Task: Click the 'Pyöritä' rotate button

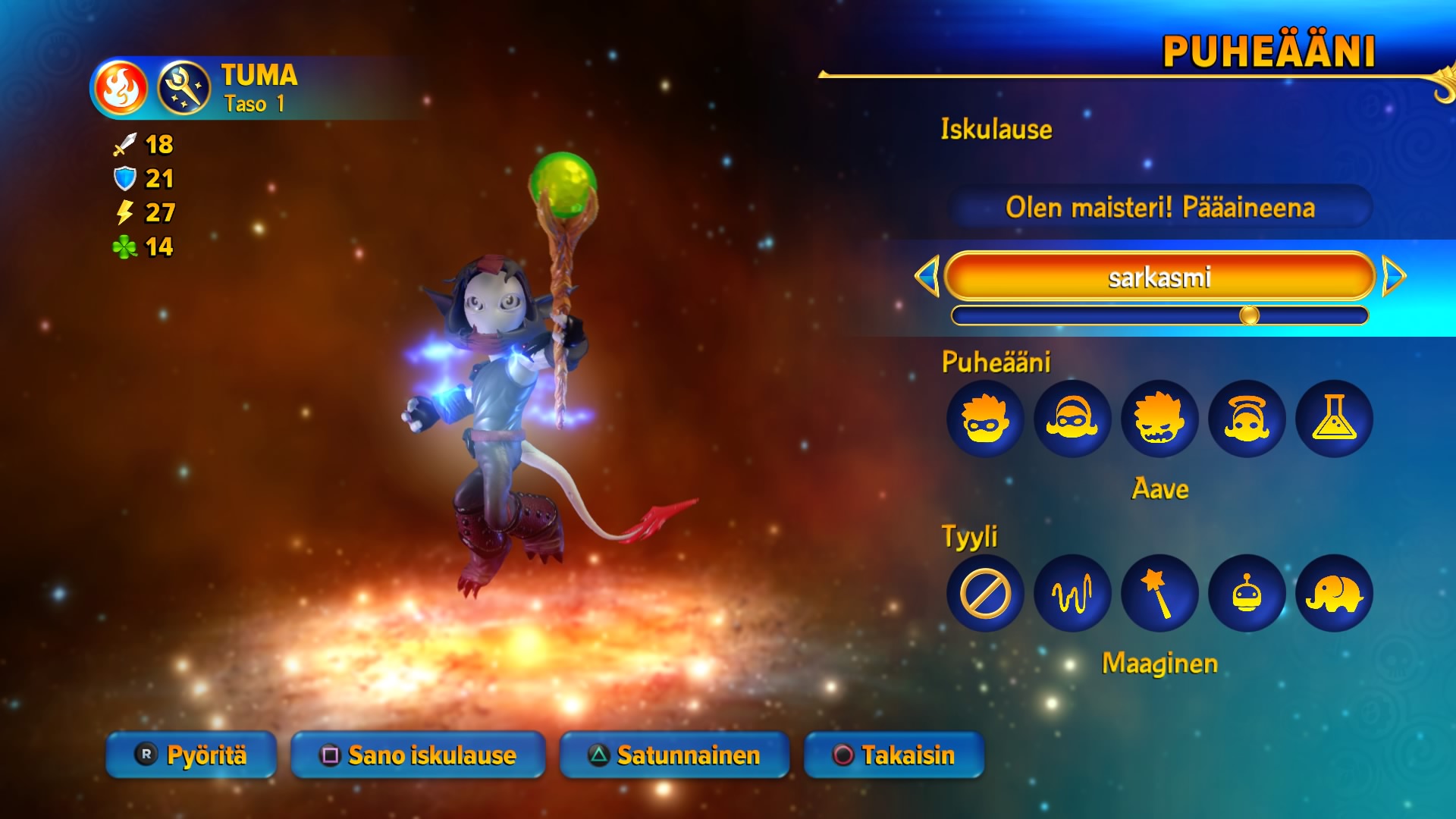Action: (191, 755)
